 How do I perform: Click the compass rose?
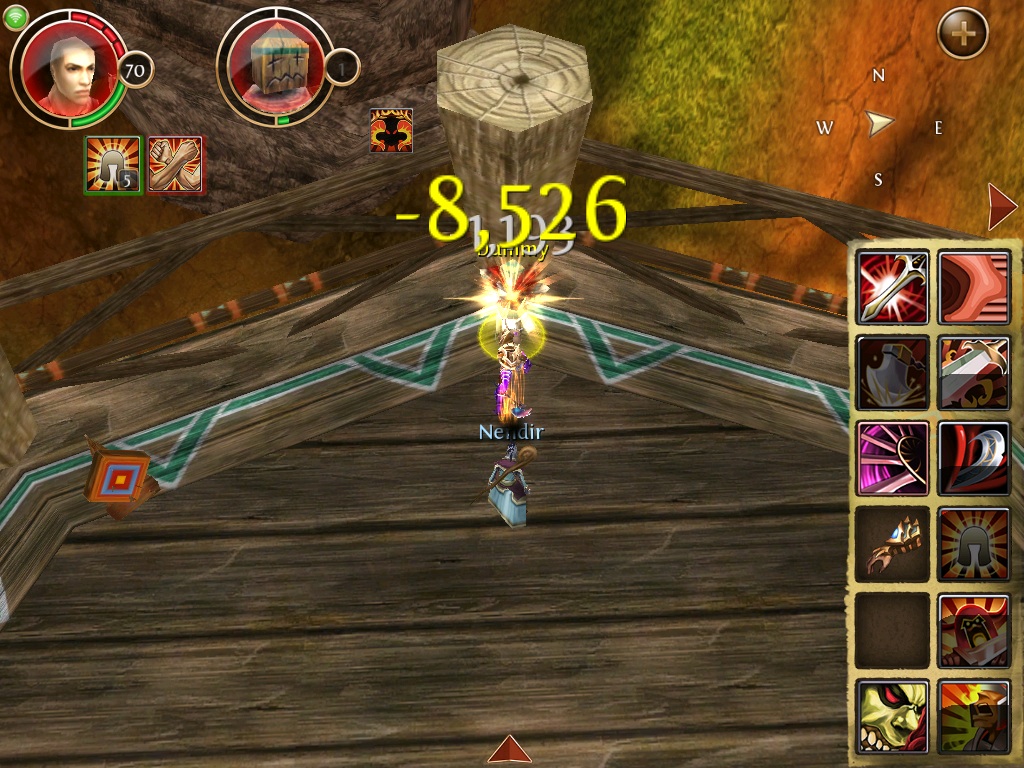point(879,125)
